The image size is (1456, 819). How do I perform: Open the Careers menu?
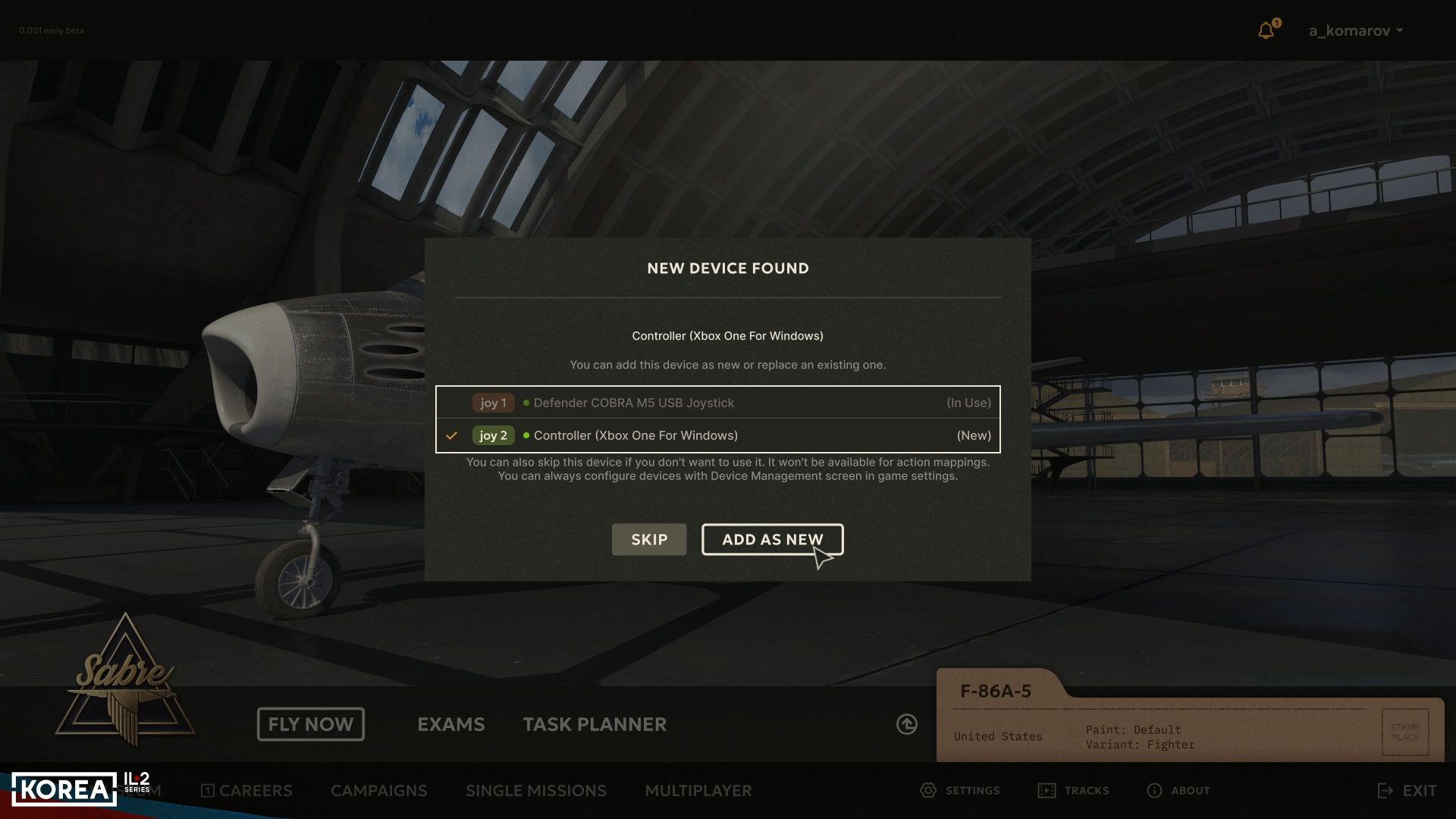[x=246, y=790]
